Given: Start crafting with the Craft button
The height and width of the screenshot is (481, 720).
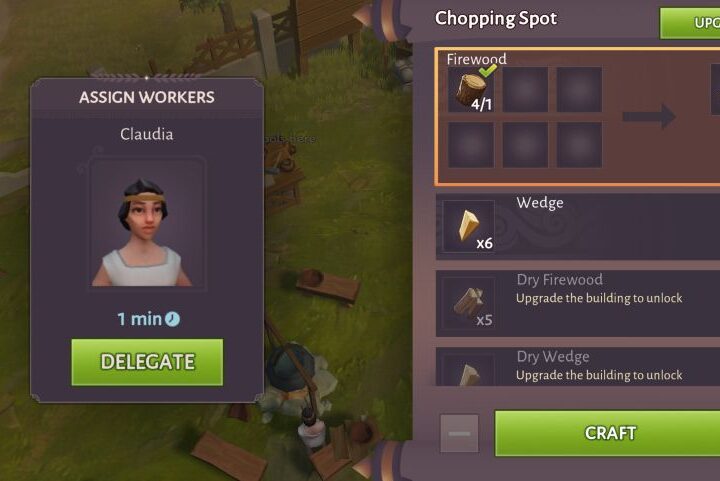Looking at the screenshot, I should click(x=608, y=433).
